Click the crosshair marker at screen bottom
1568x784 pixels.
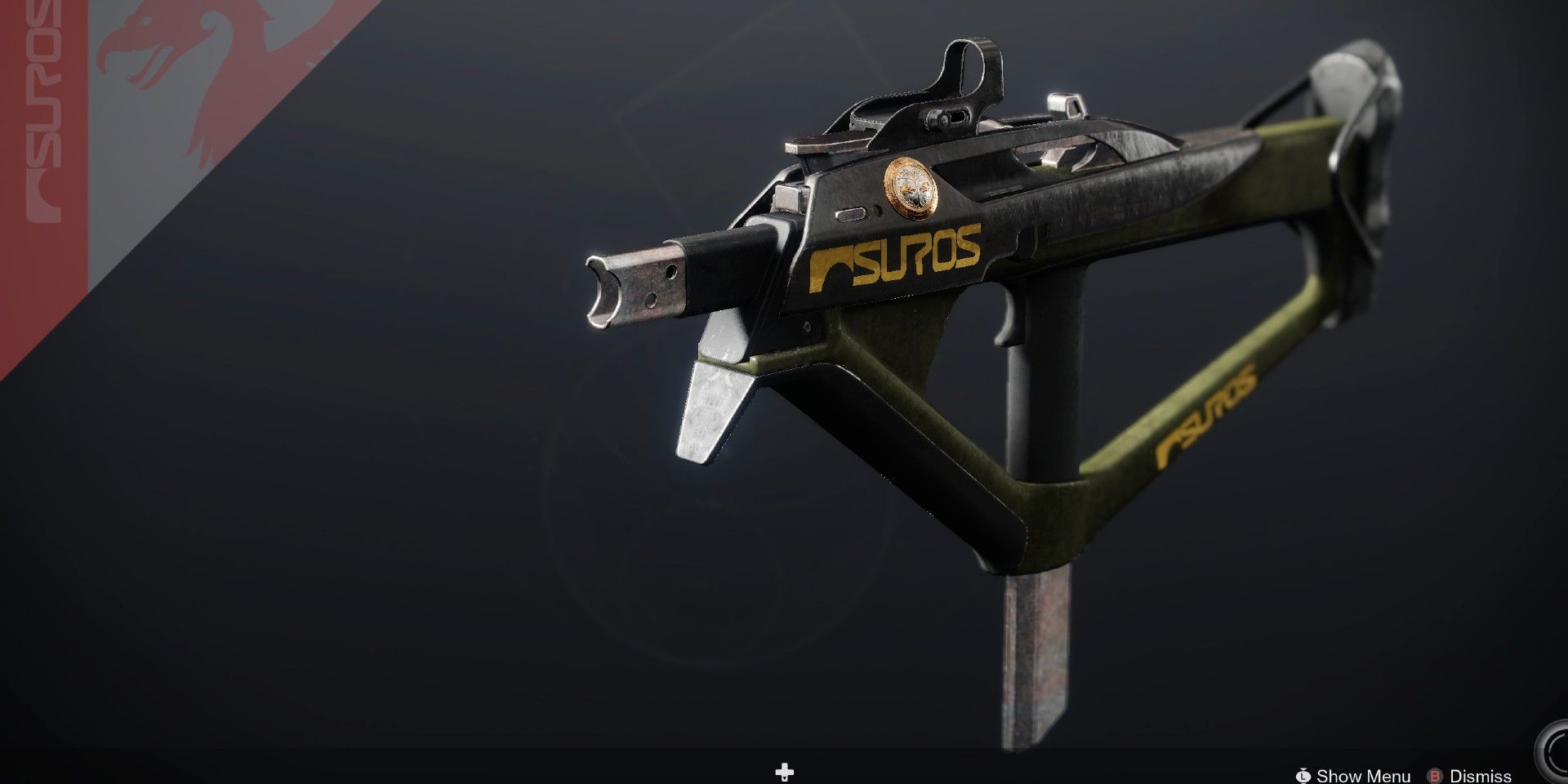[x=784, y=771]
